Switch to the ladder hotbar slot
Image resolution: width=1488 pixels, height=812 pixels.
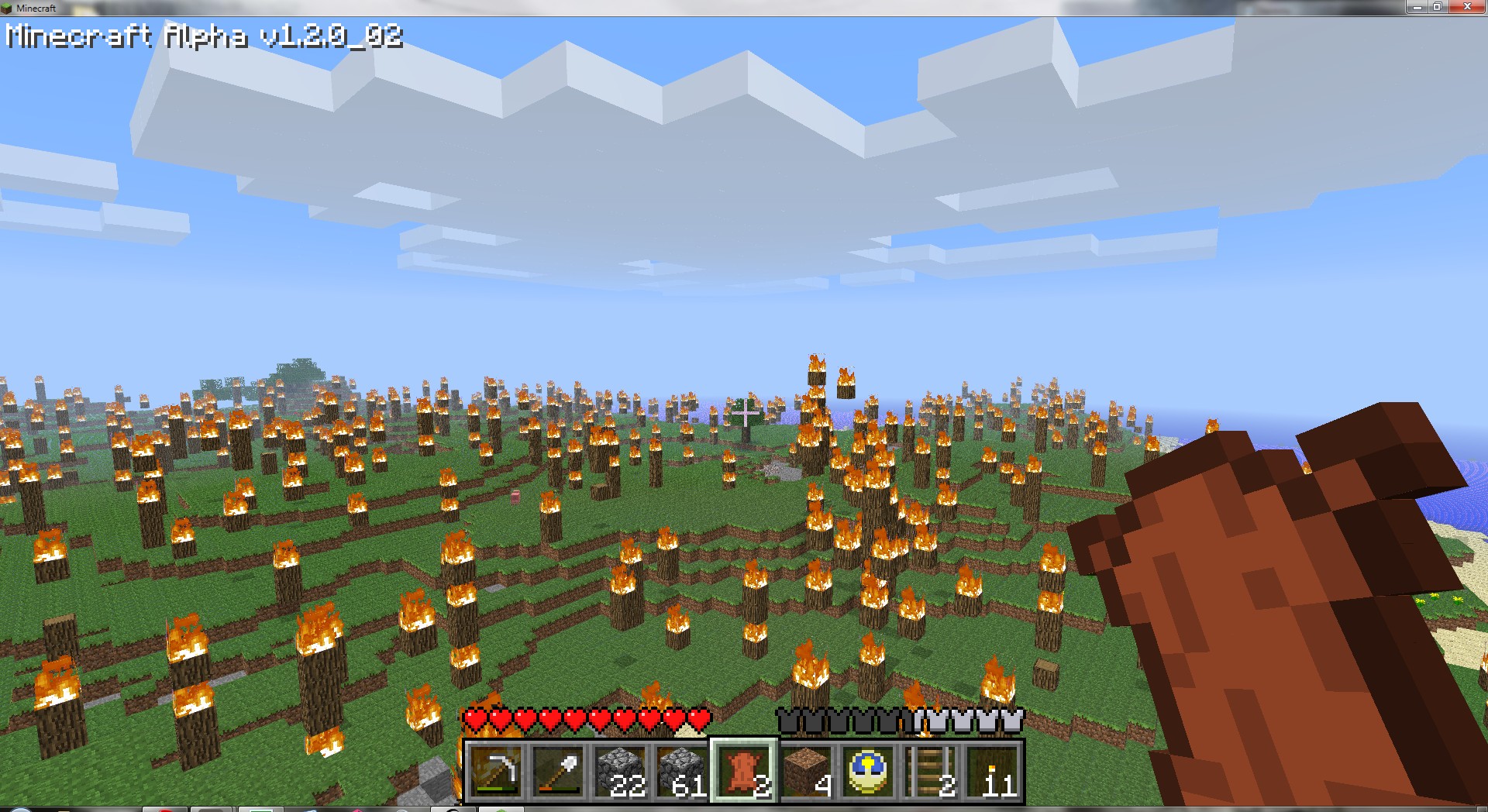pos(930,771)
